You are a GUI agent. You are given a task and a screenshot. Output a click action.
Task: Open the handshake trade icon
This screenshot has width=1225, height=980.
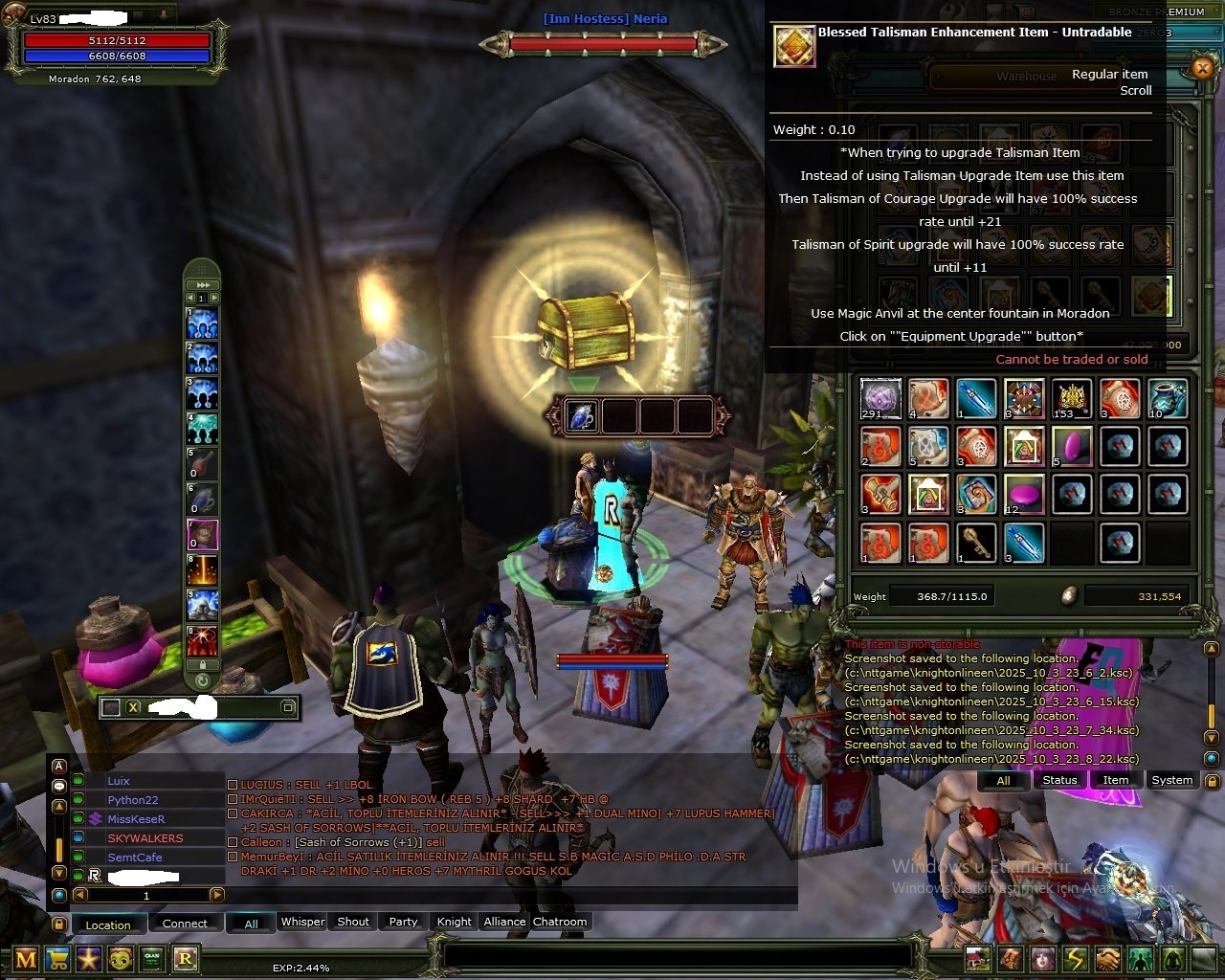coord(1107,959)
